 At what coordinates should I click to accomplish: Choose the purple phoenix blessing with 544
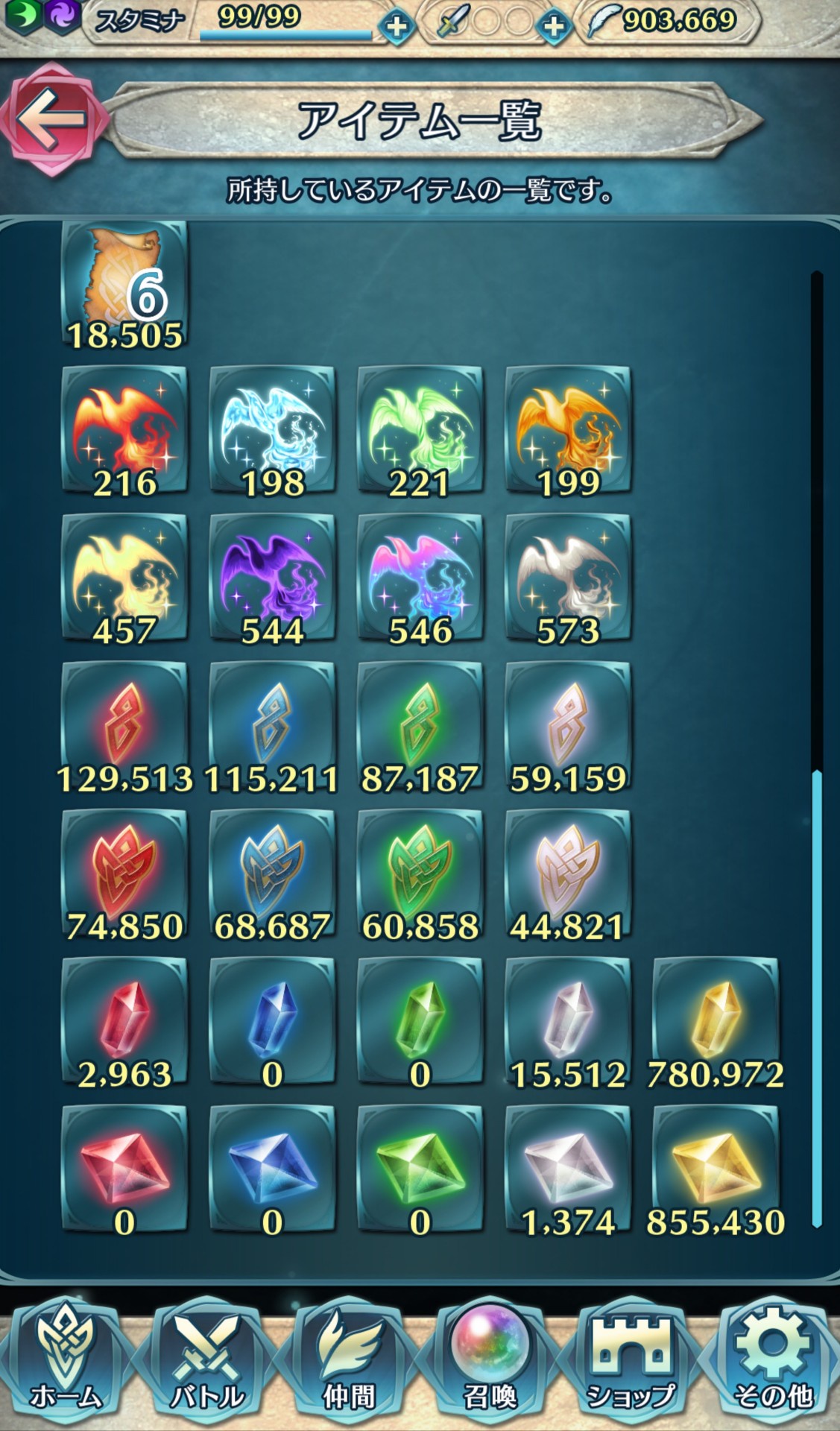pos(272,578)
